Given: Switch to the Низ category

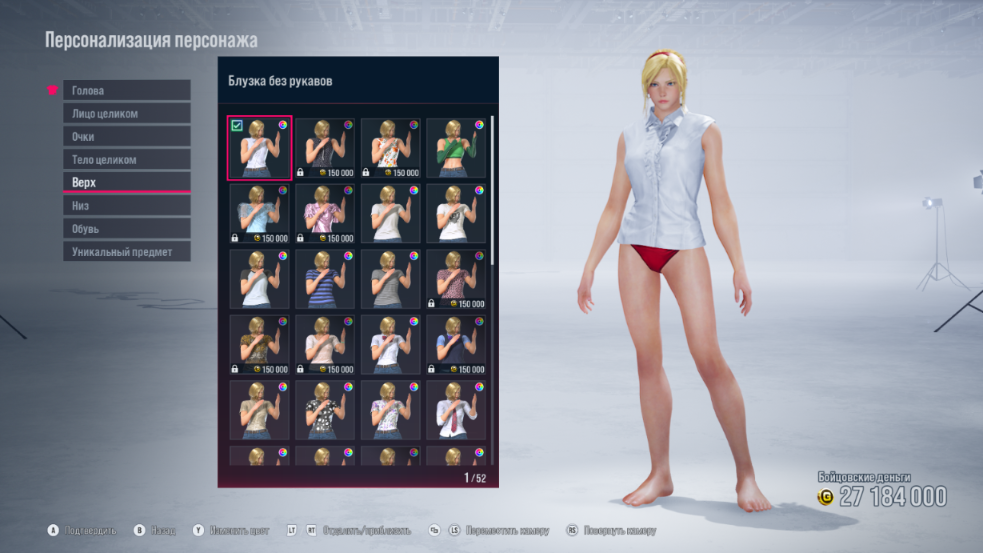Looking at the screenshot, I should 126,205.
